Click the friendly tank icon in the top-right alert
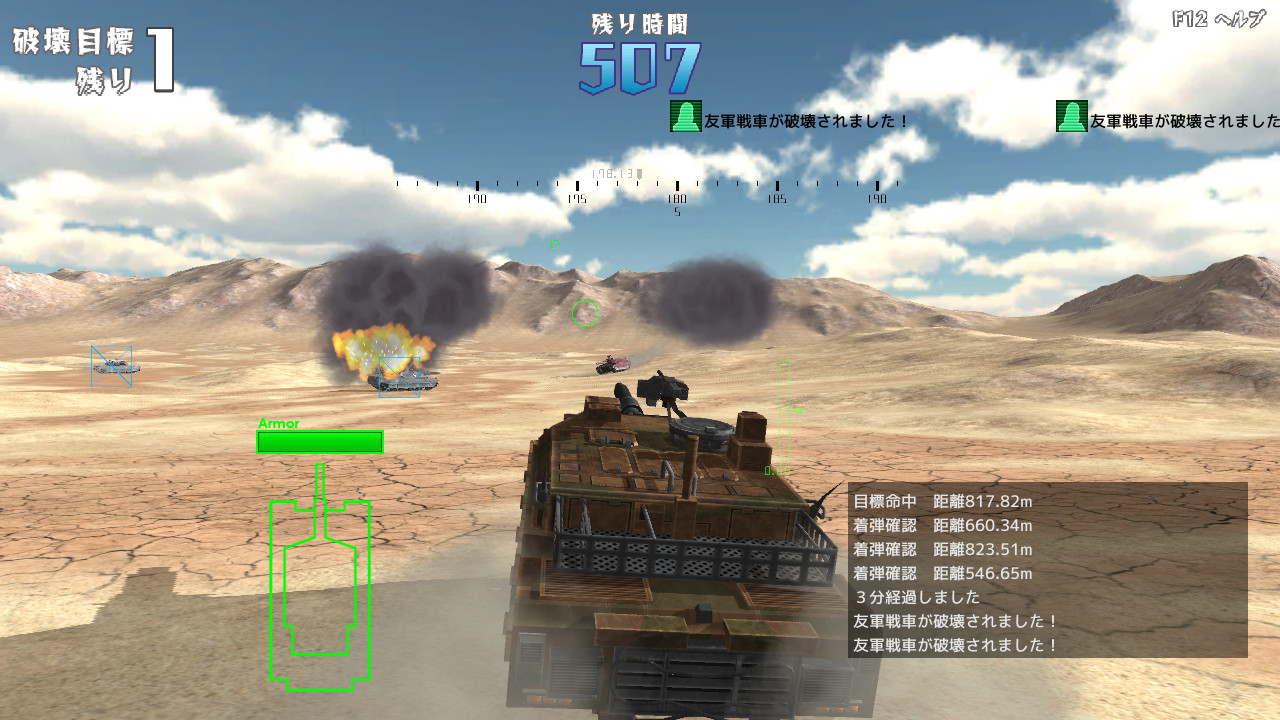The image size is (1280, 720). (1069, 119)
